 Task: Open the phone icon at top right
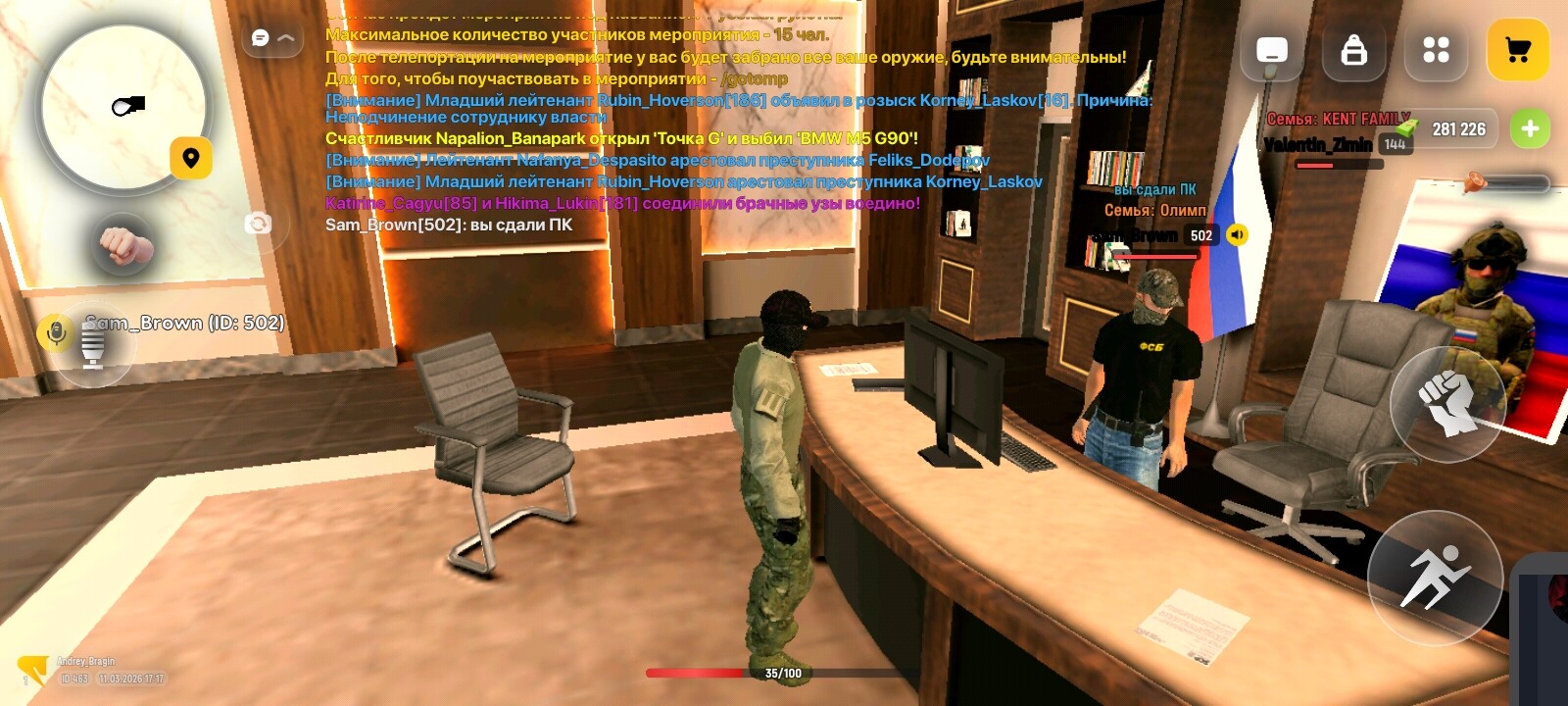click(x=1271, y=51)
